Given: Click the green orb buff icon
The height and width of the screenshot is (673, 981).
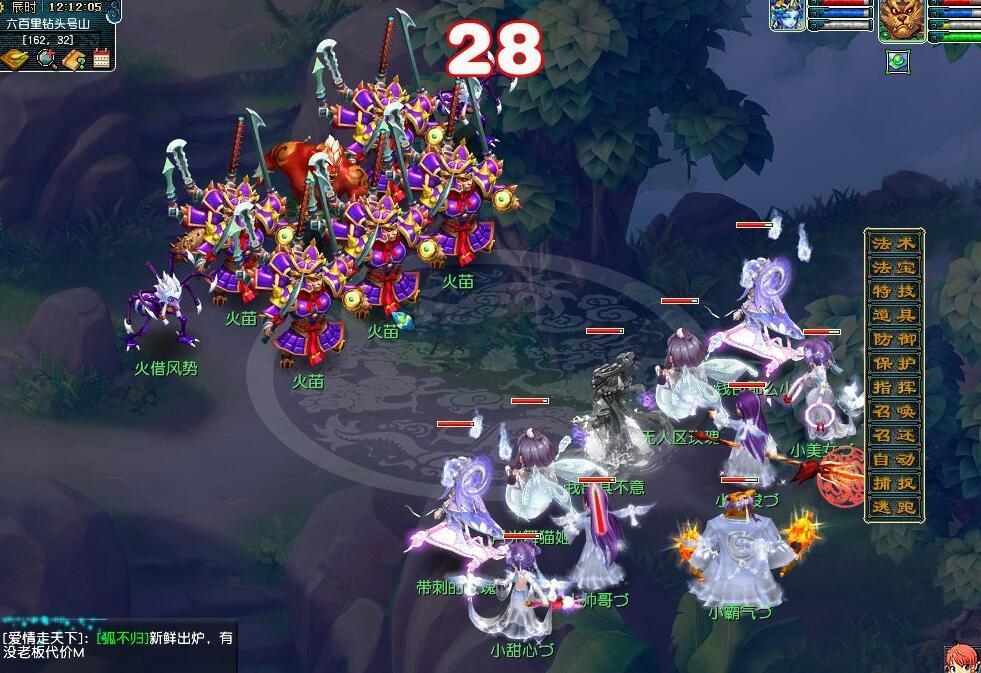Looking at the screenshot, I should click(897, 61).
